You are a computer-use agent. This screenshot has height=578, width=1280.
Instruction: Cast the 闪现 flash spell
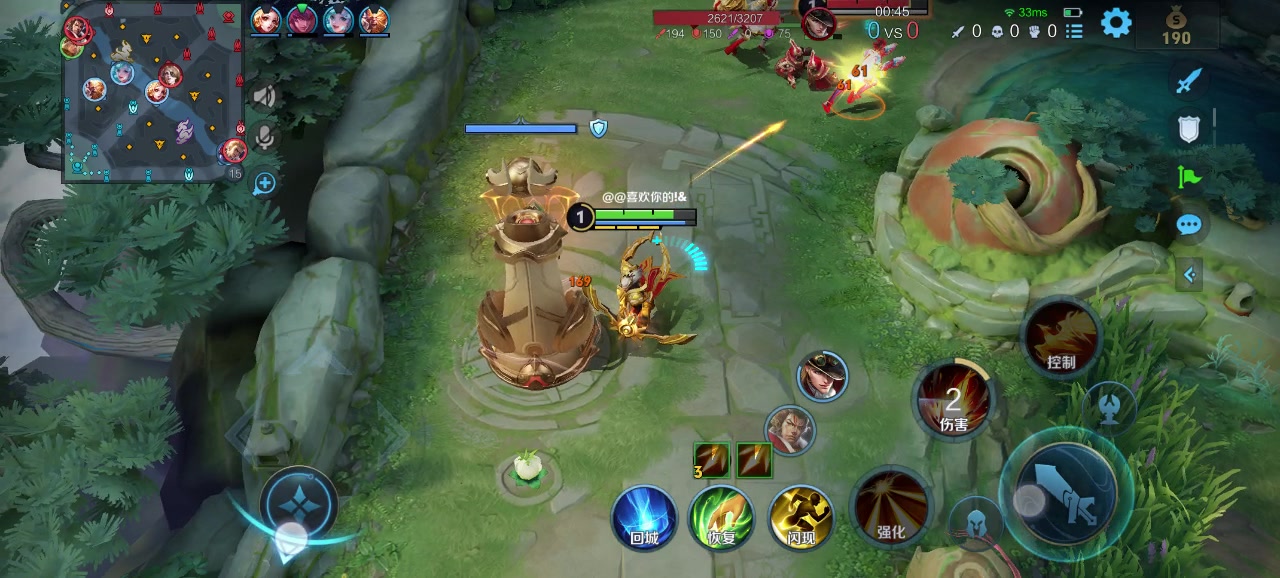tap(800, 517)
